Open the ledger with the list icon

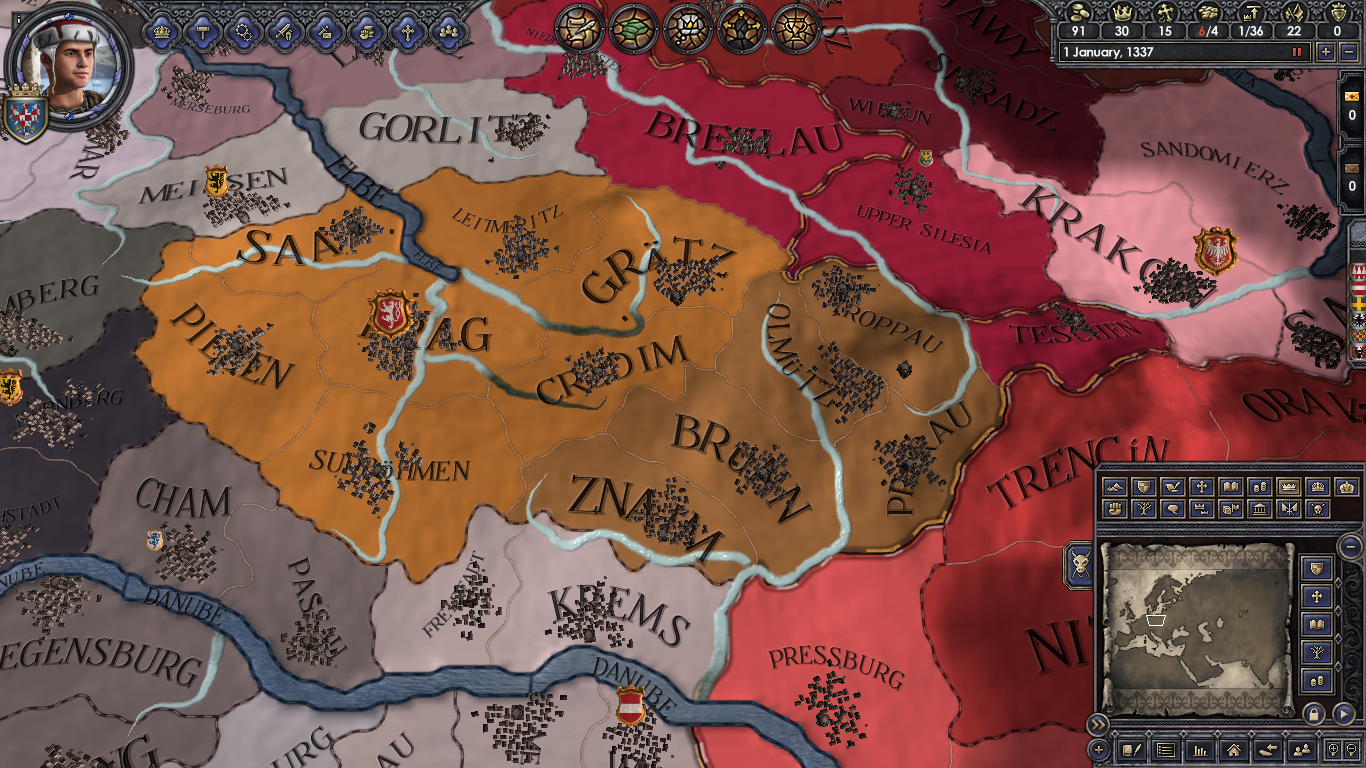(x=1166, y=751)
